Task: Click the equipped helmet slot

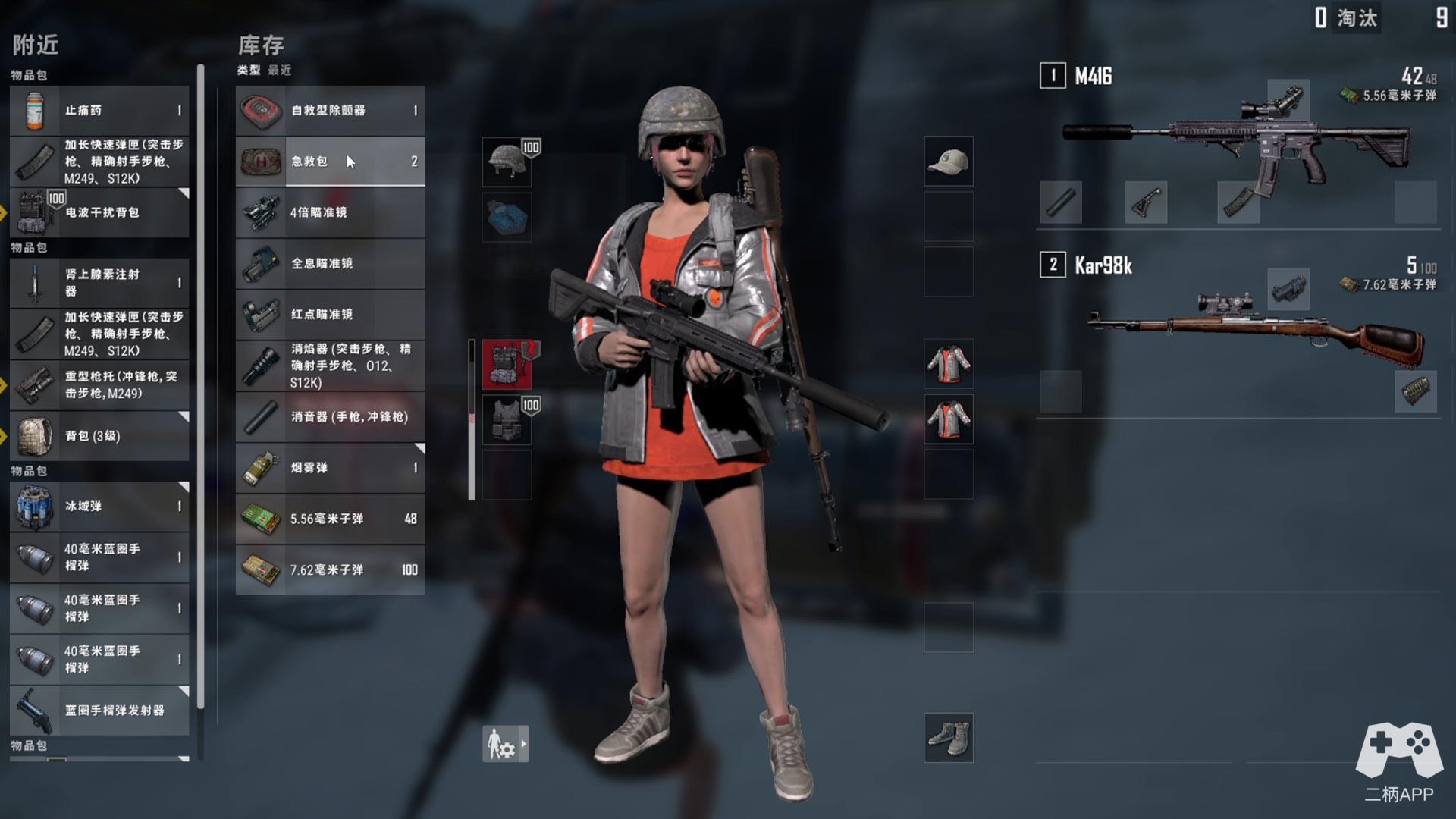Action: point(507,162)
